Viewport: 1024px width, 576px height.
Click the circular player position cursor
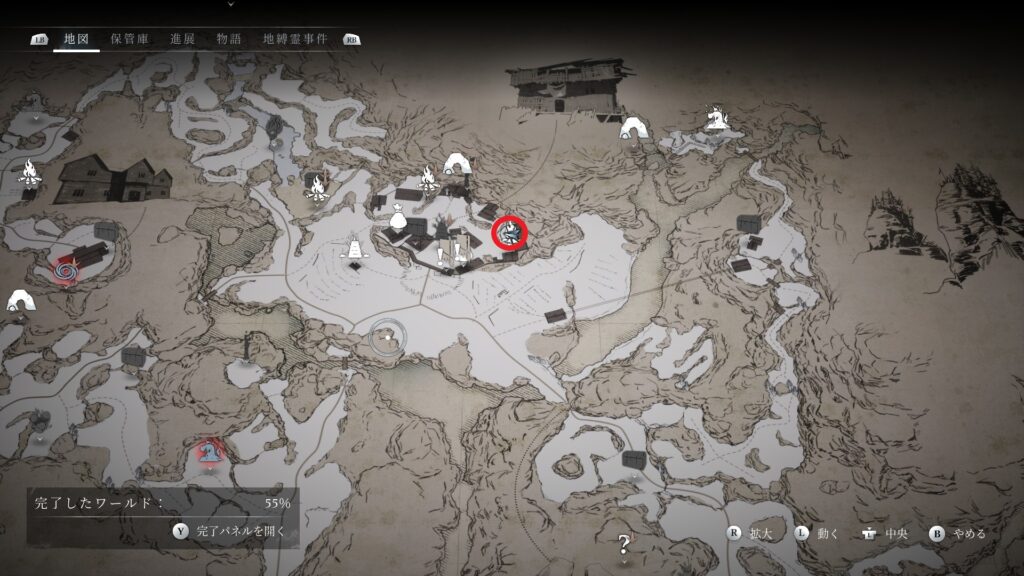[x=386, y=338]
